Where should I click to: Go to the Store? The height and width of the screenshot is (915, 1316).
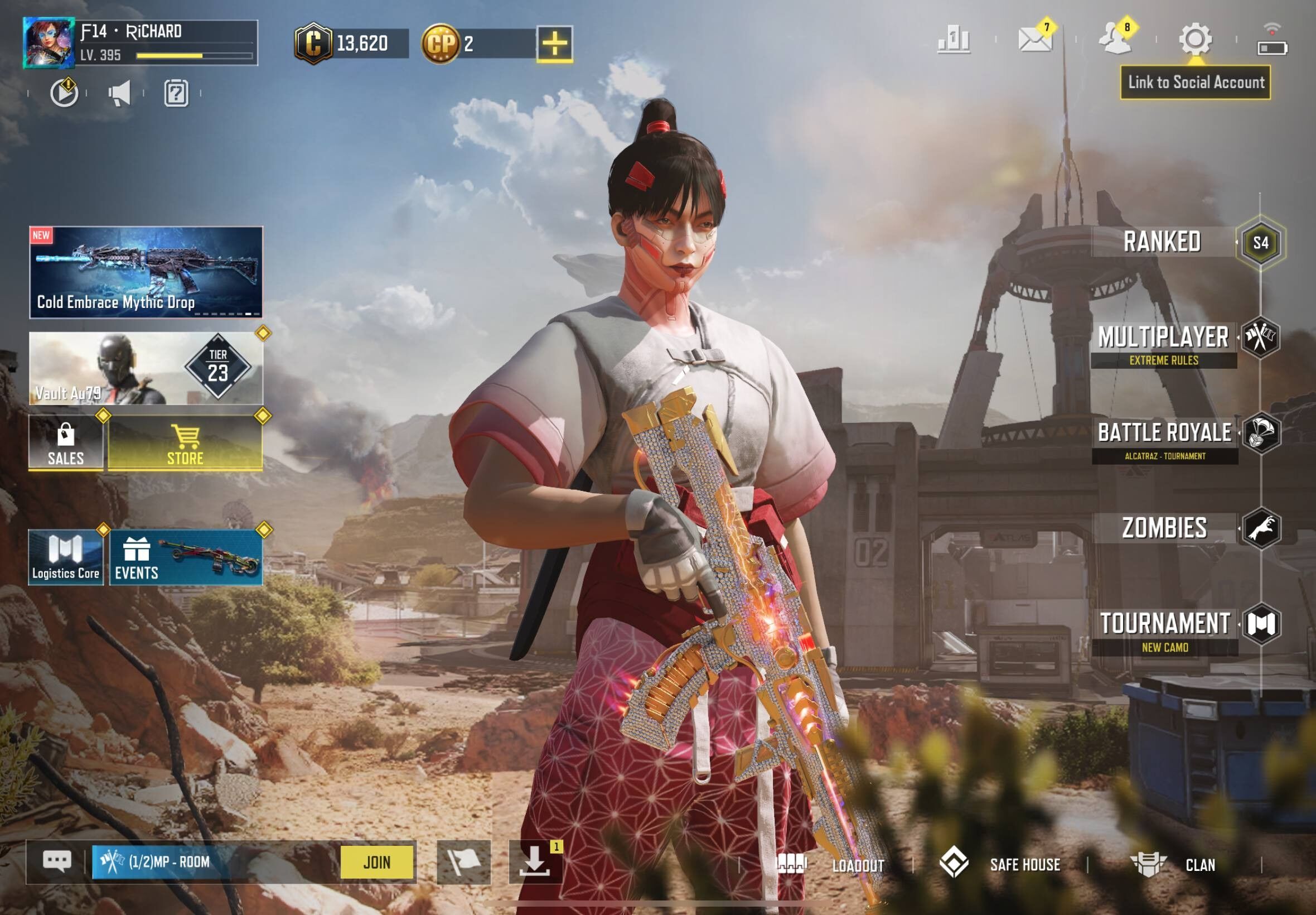[185, 442]
